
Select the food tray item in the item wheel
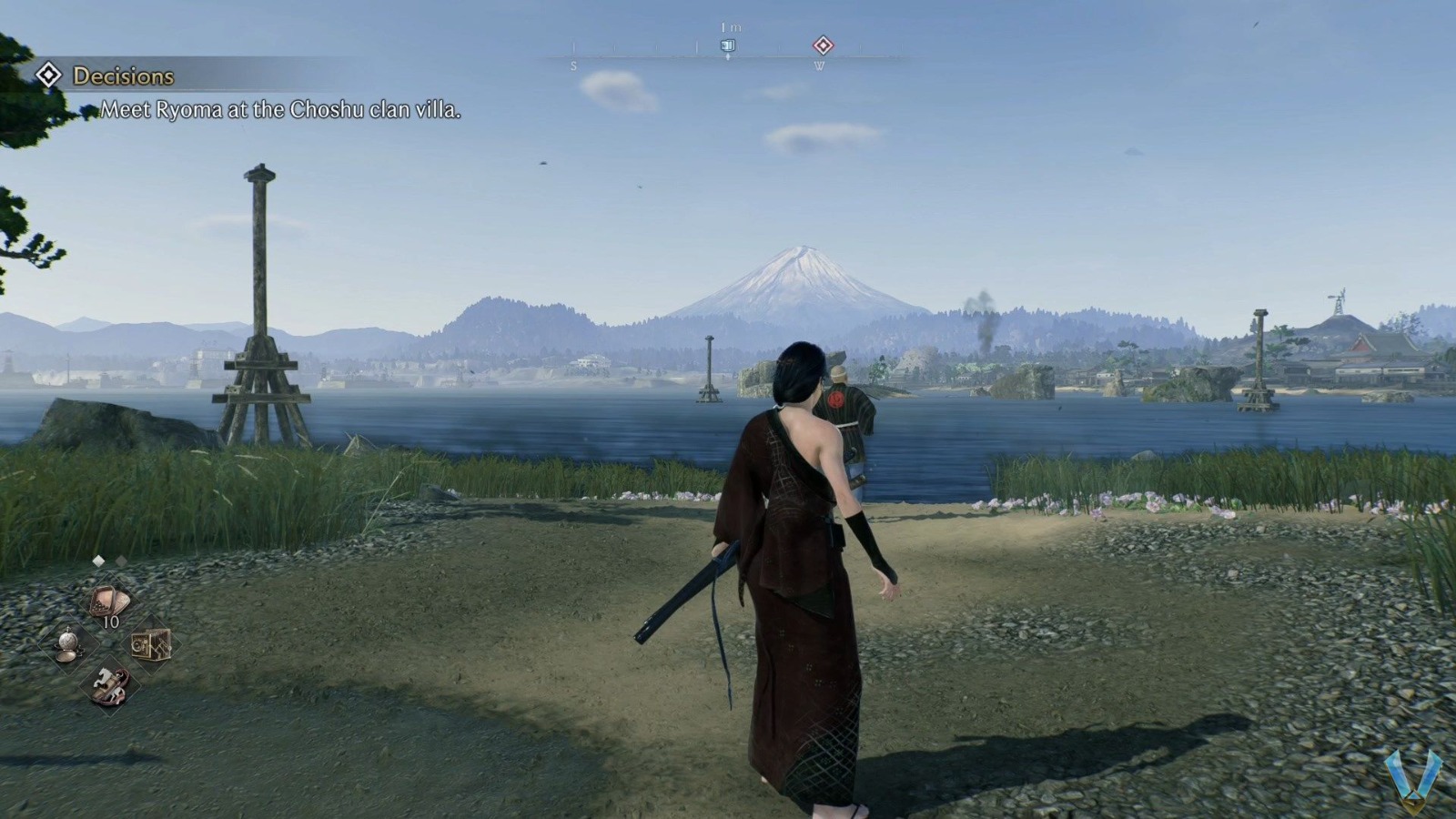(108, 600)
